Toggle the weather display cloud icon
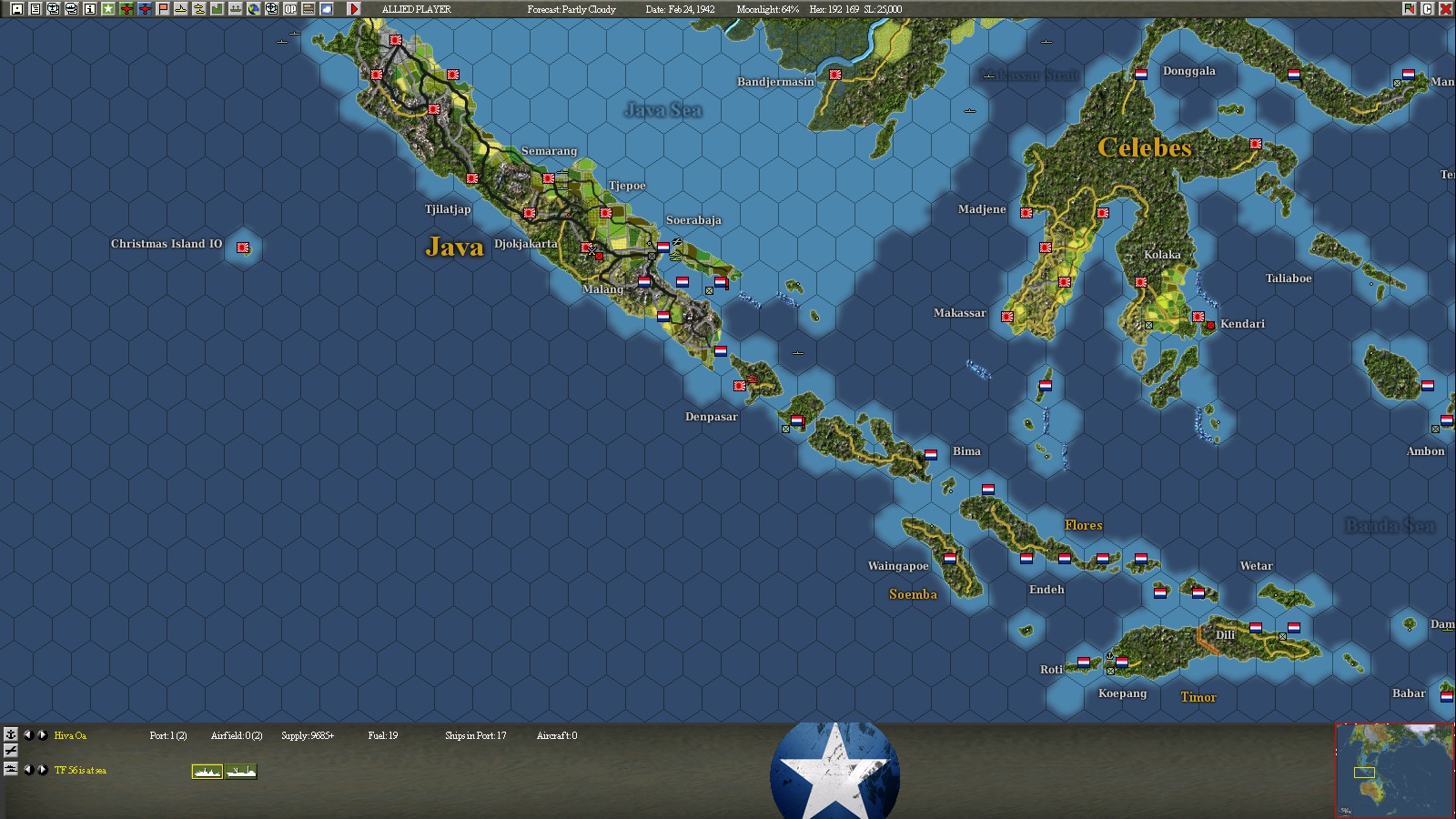1456x819 pixels. tap(326, 9)
